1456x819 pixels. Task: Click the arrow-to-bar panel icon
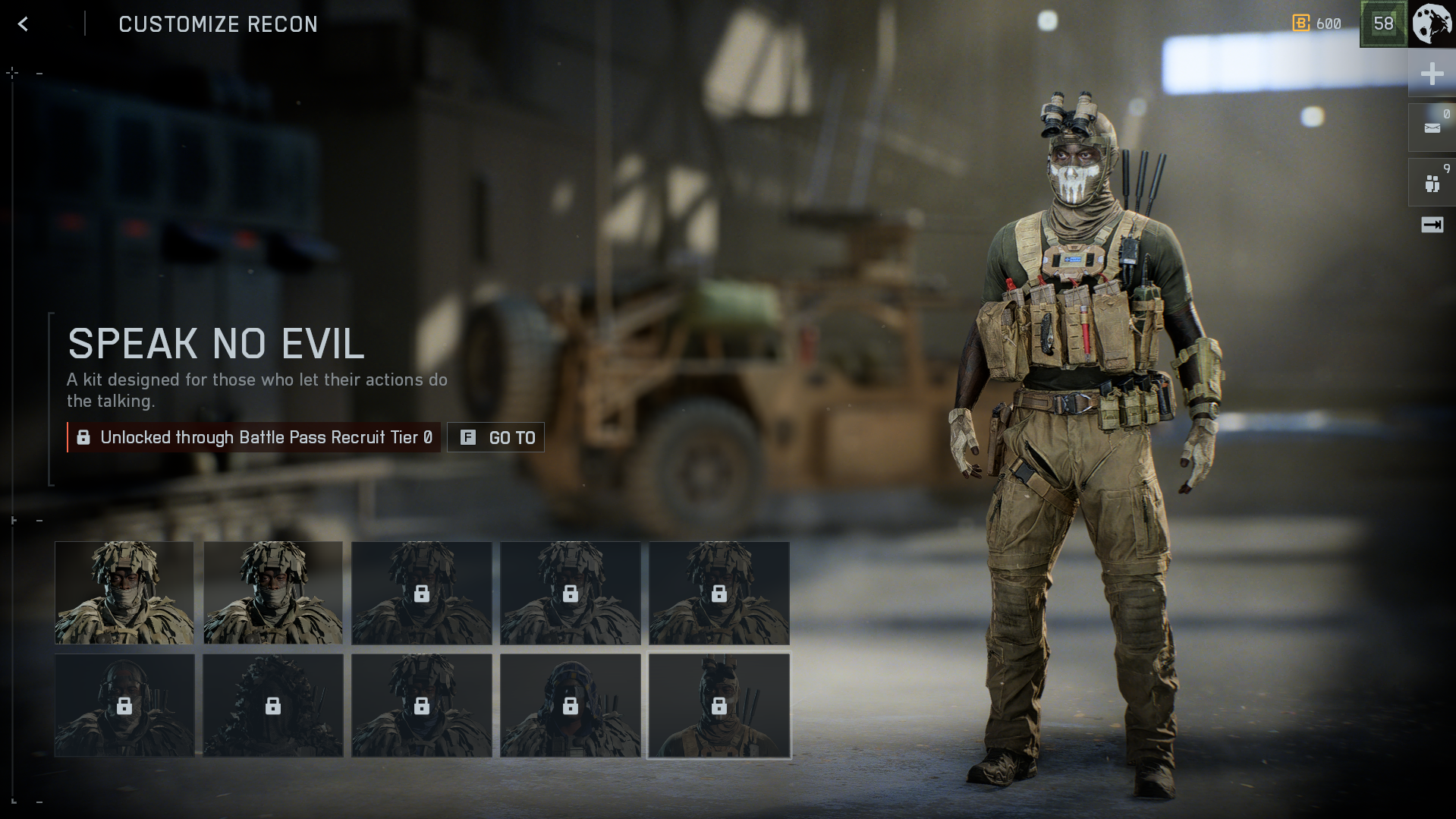pyautogui.click(x=1432, y=225)
